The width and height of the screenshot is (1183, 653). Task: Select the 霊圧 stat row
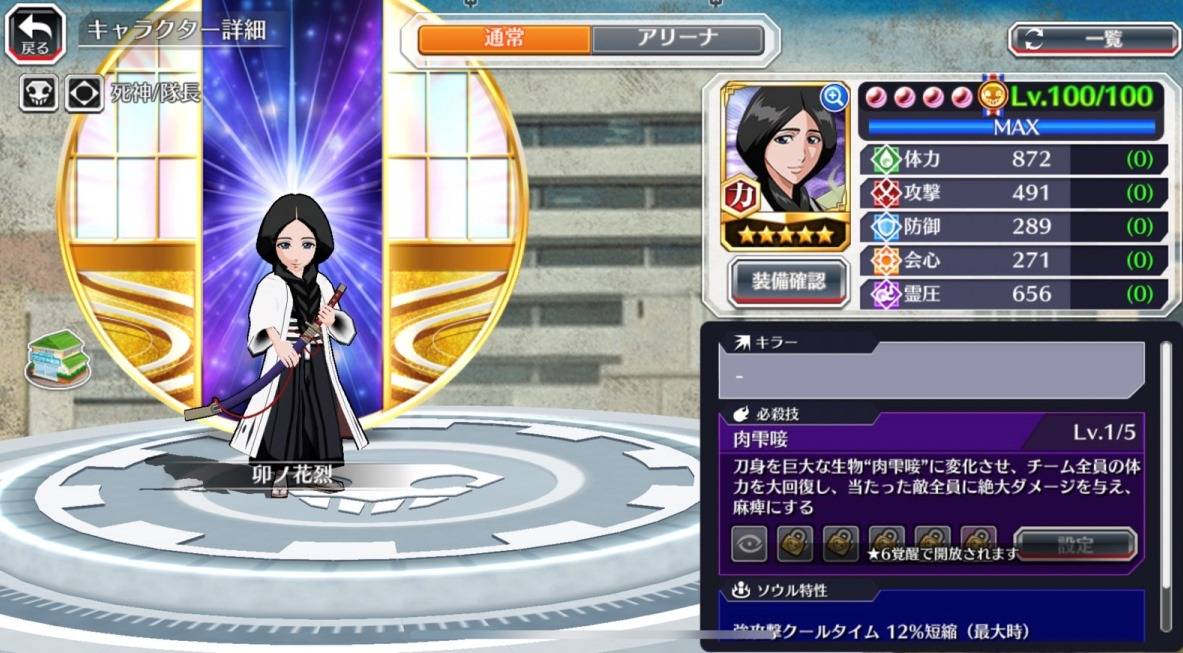click(x=1014, y=293)
